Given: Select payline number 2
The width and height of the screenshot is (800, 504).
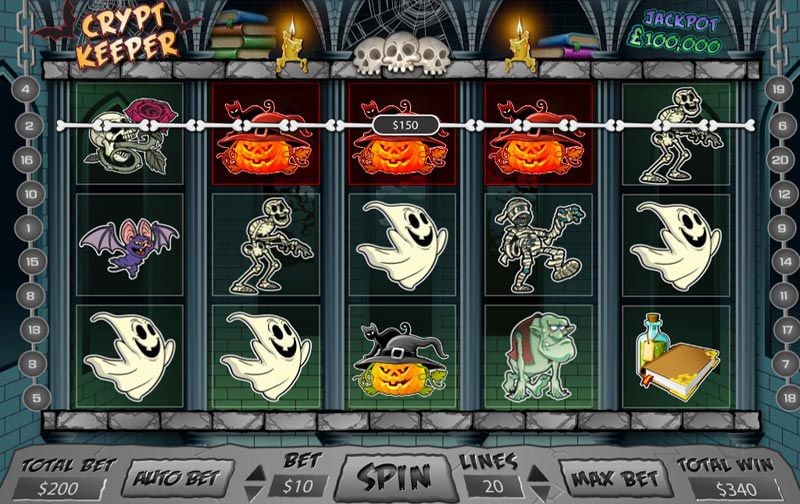Looking at the screenshot, I should pyautogui.click(x=28, y=126).
